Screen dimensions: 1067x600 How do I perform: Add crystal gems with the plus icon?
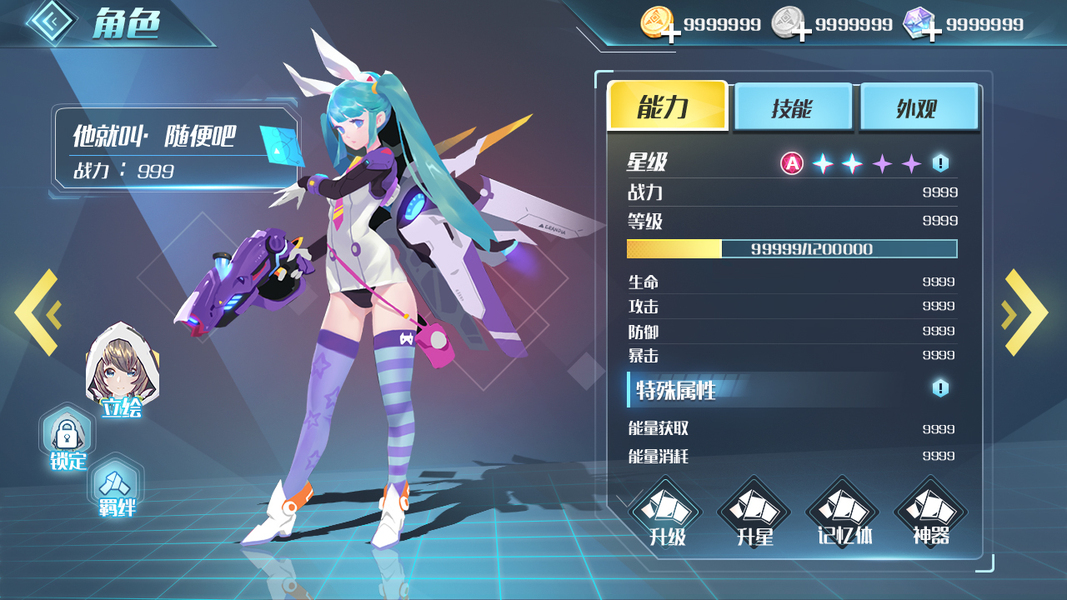click(x=931, y=33)
